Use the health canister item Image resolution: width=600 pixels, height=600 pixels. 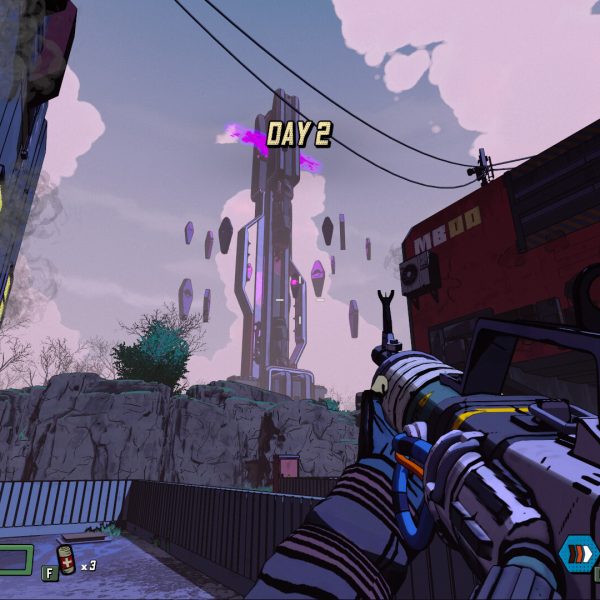[x=67, y=560]
